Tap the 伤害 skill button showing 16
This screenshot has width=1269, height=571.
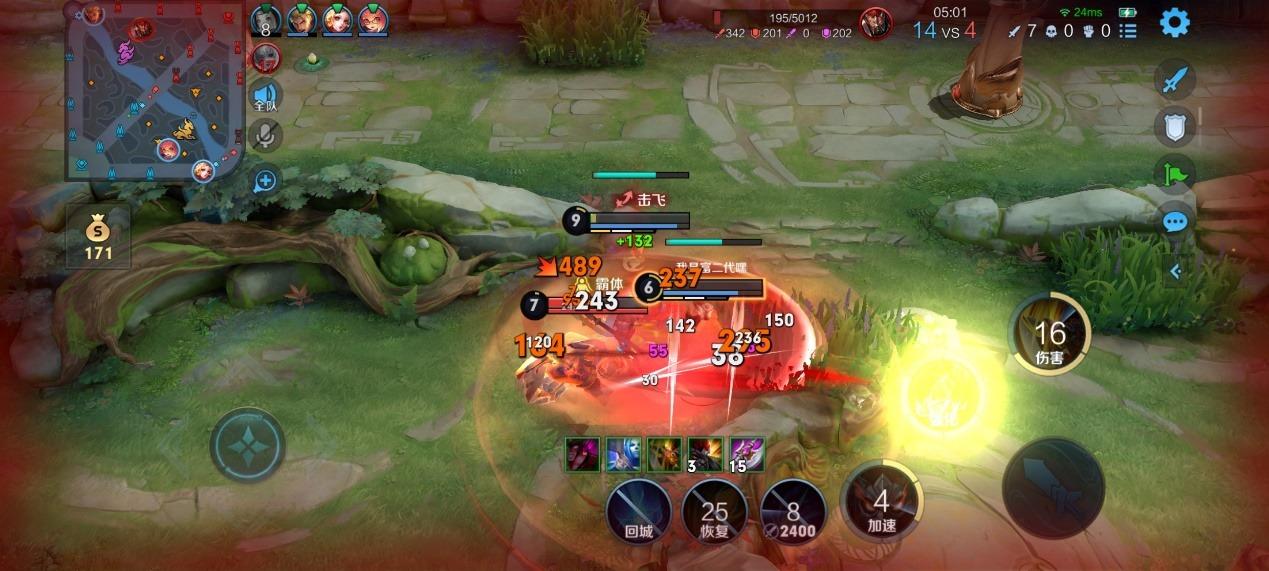pyautogui.click(x=1049, y=335)
